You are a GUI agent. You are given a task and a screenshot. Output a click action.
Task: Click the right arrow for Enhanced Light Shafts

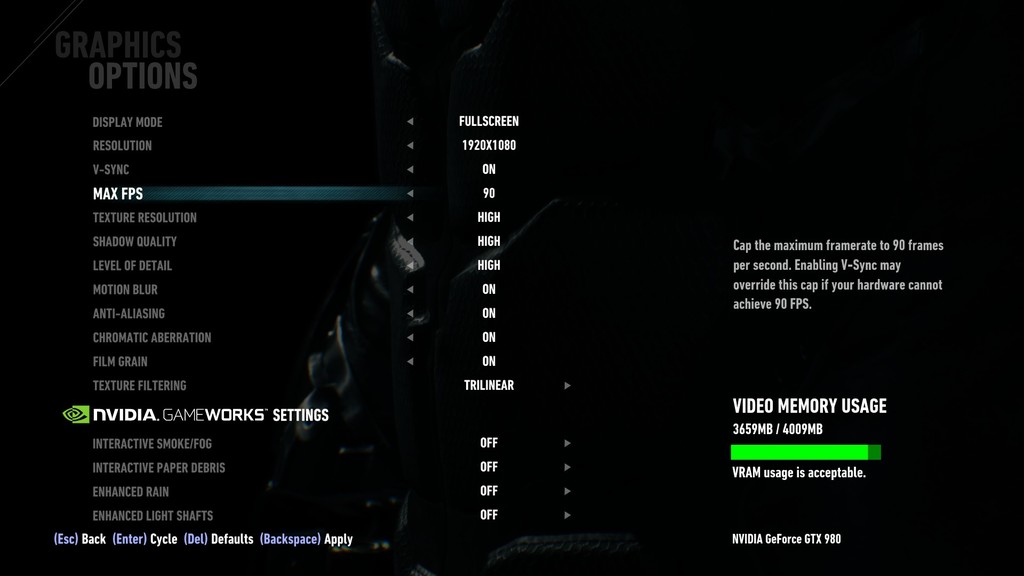(568, 515)
